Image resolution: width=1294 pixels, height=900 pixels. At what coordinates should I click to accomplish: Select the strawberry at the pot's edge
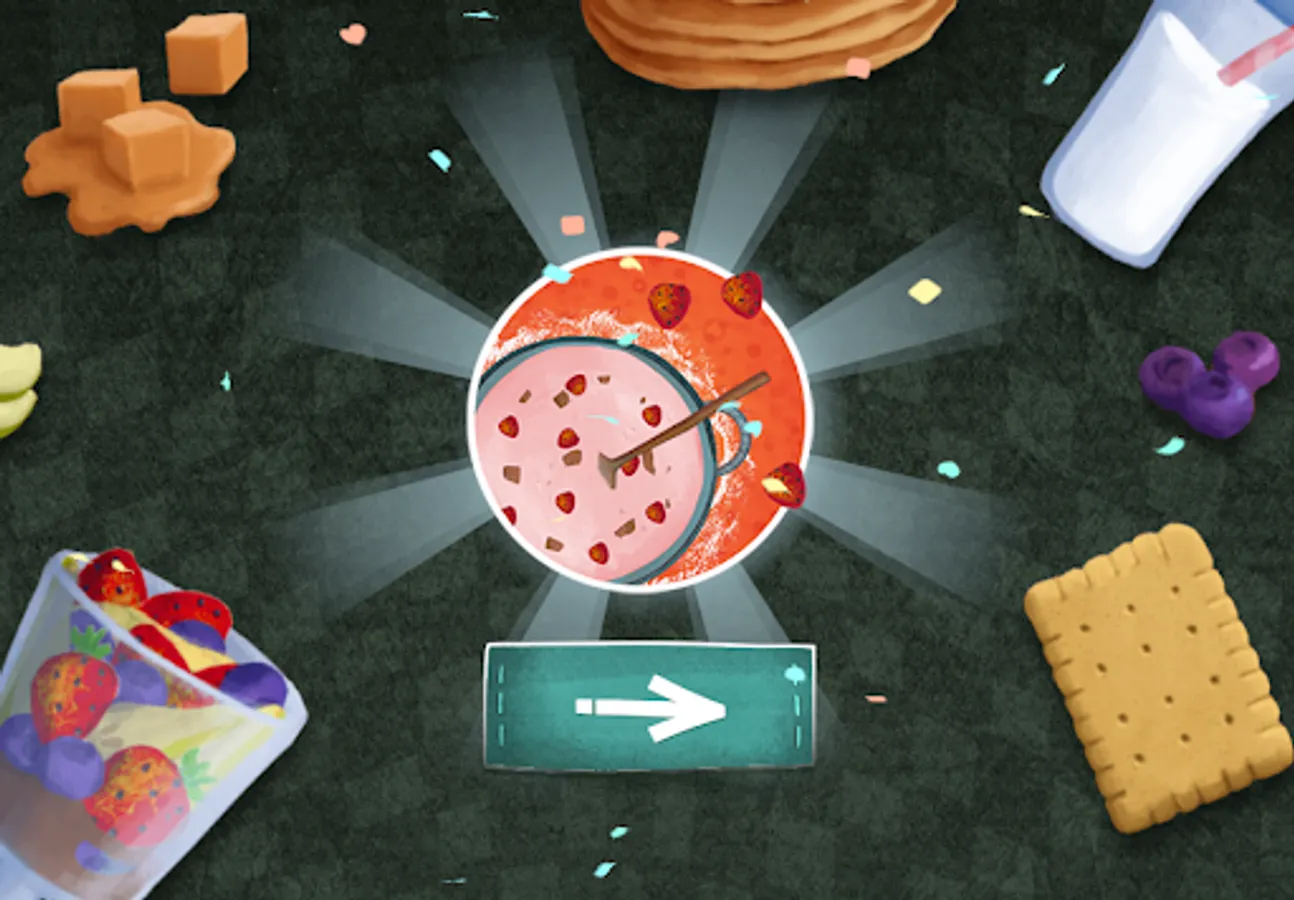pyautogui.click(x=785, y=485)
